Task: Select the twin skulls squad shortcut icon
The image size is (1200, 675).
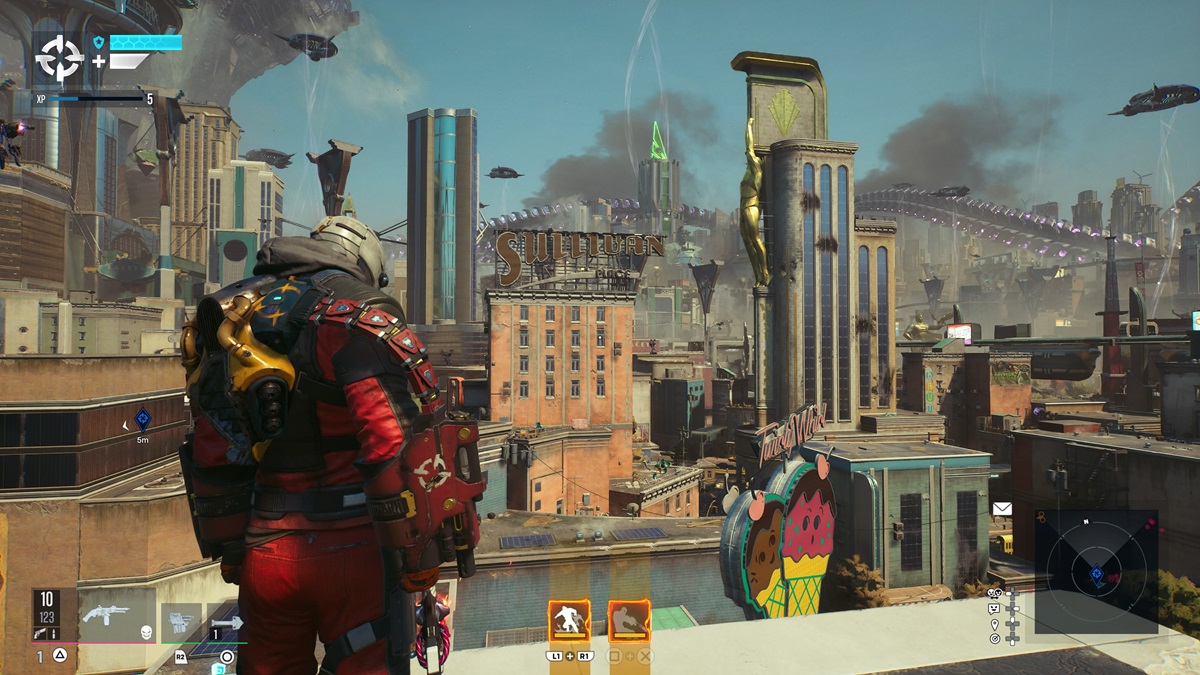Action: point(994,593)
